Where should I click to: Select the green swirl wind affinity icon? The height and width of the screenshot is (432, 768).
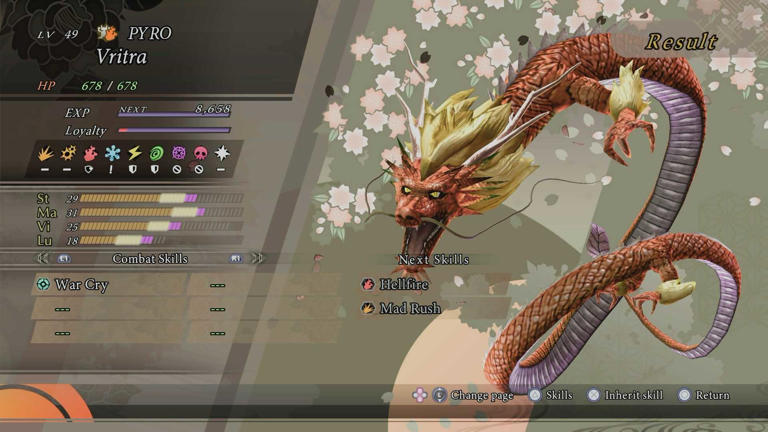pos(156,153)
